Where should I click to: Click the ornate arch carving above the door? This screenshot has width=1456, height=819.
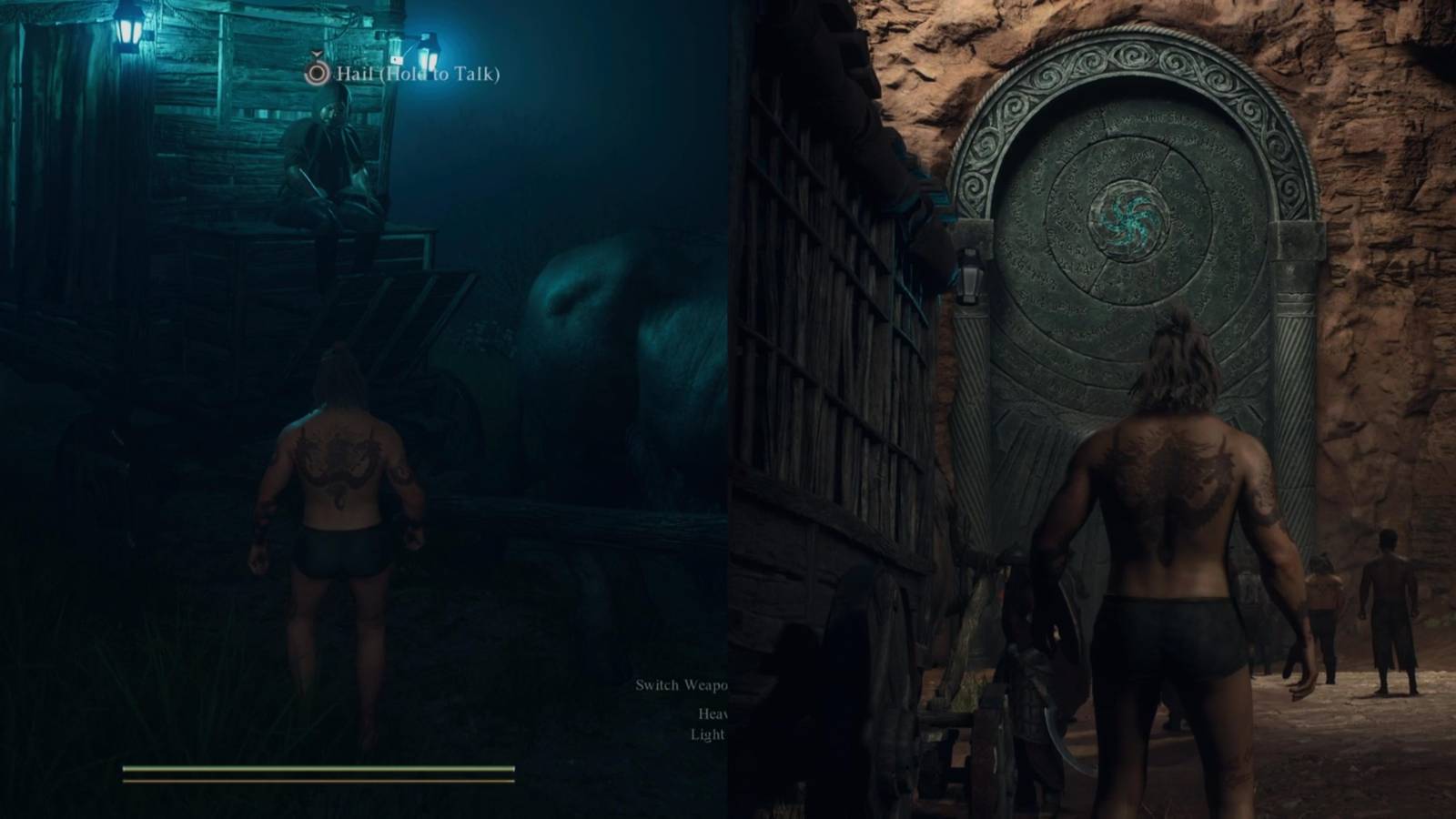tap(1133, 55)
